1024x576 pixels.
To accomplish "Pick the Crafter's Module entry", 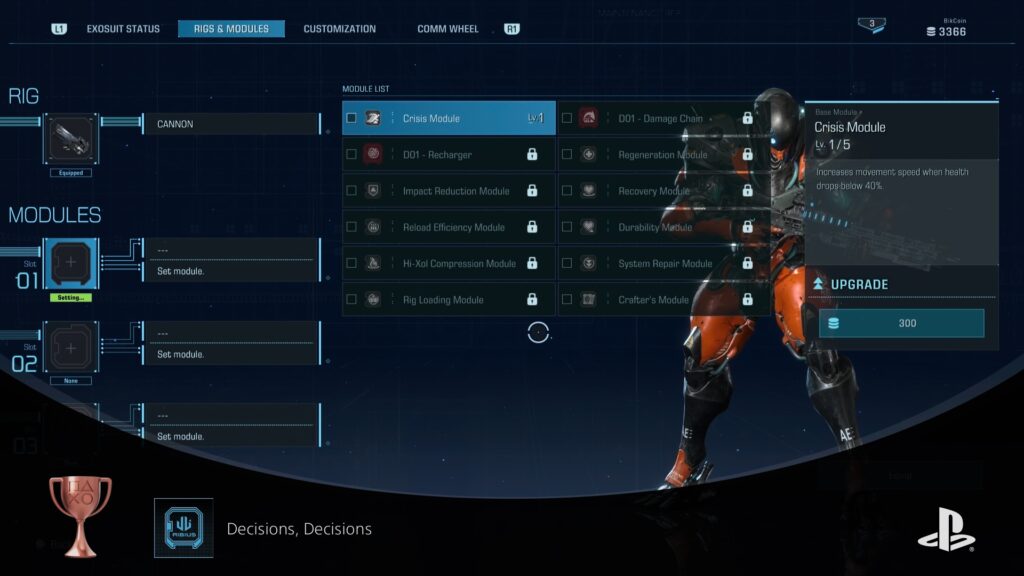I will 662,300.
